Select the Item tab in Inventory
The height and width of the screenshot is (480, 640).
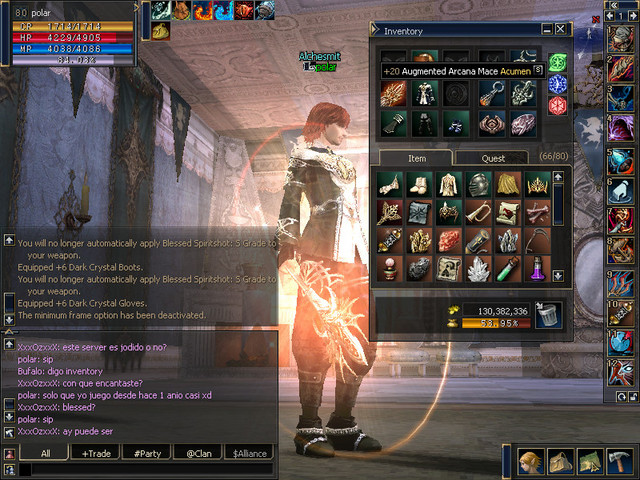point(416,158)
